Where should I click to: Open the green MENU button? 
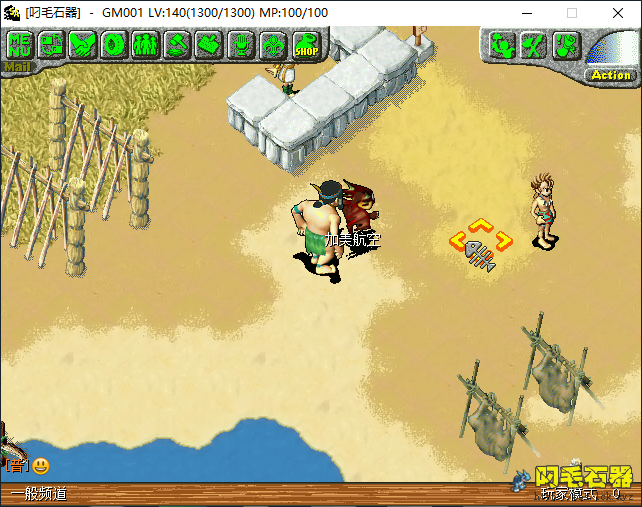point(20,44)
